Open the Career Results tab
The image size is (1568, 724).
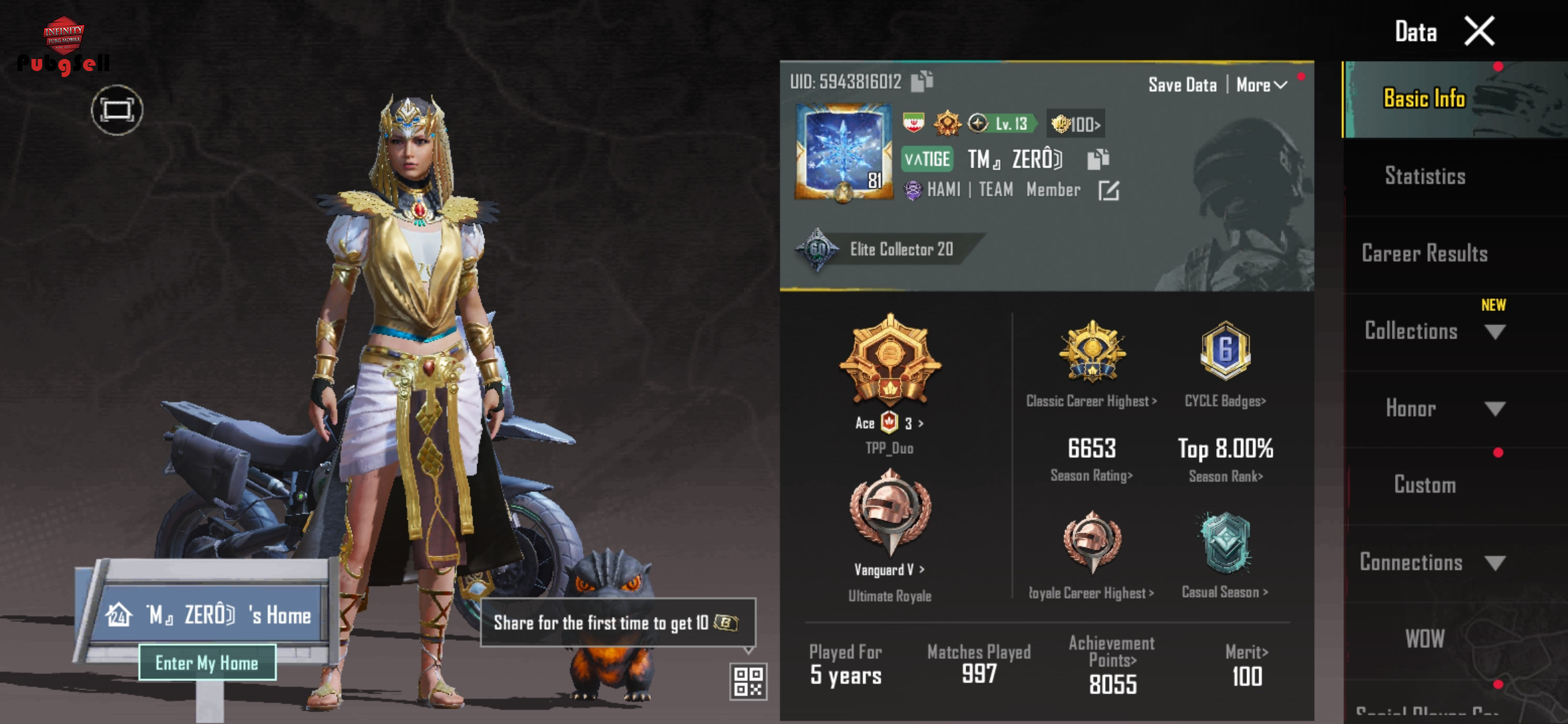(1425, 253)
